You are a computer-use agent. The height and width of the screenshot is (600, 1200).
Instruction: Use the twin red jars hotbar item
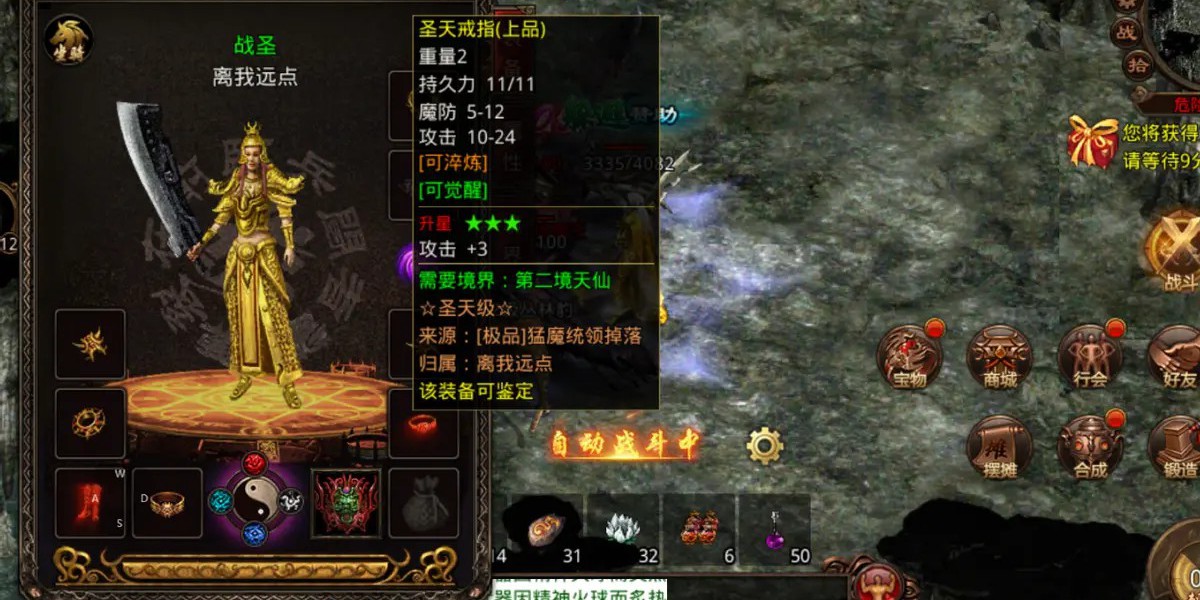click(699, 527)
